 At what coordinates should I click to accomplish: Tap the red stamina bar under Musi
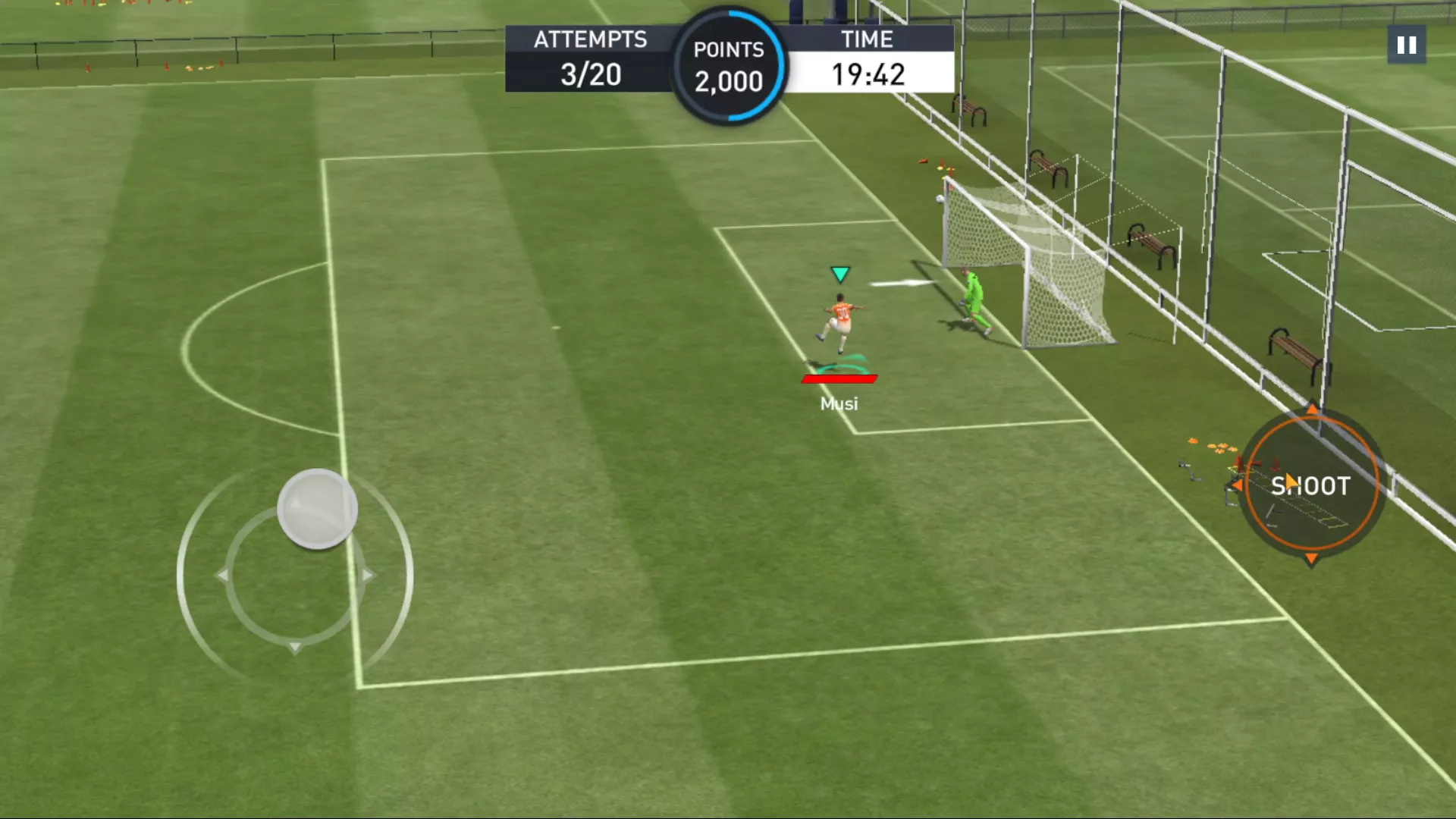click(x=839, y=378)
